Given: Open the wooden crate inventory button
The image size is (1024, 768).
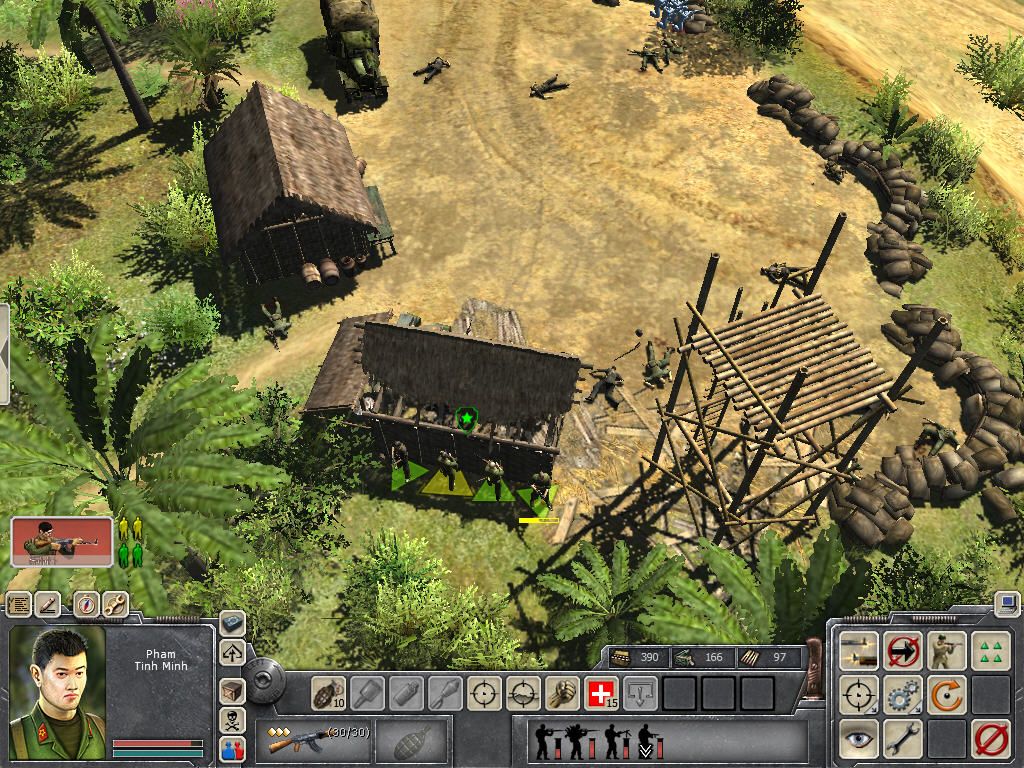Looking at the screenshot, I should (x=232, y=689).
